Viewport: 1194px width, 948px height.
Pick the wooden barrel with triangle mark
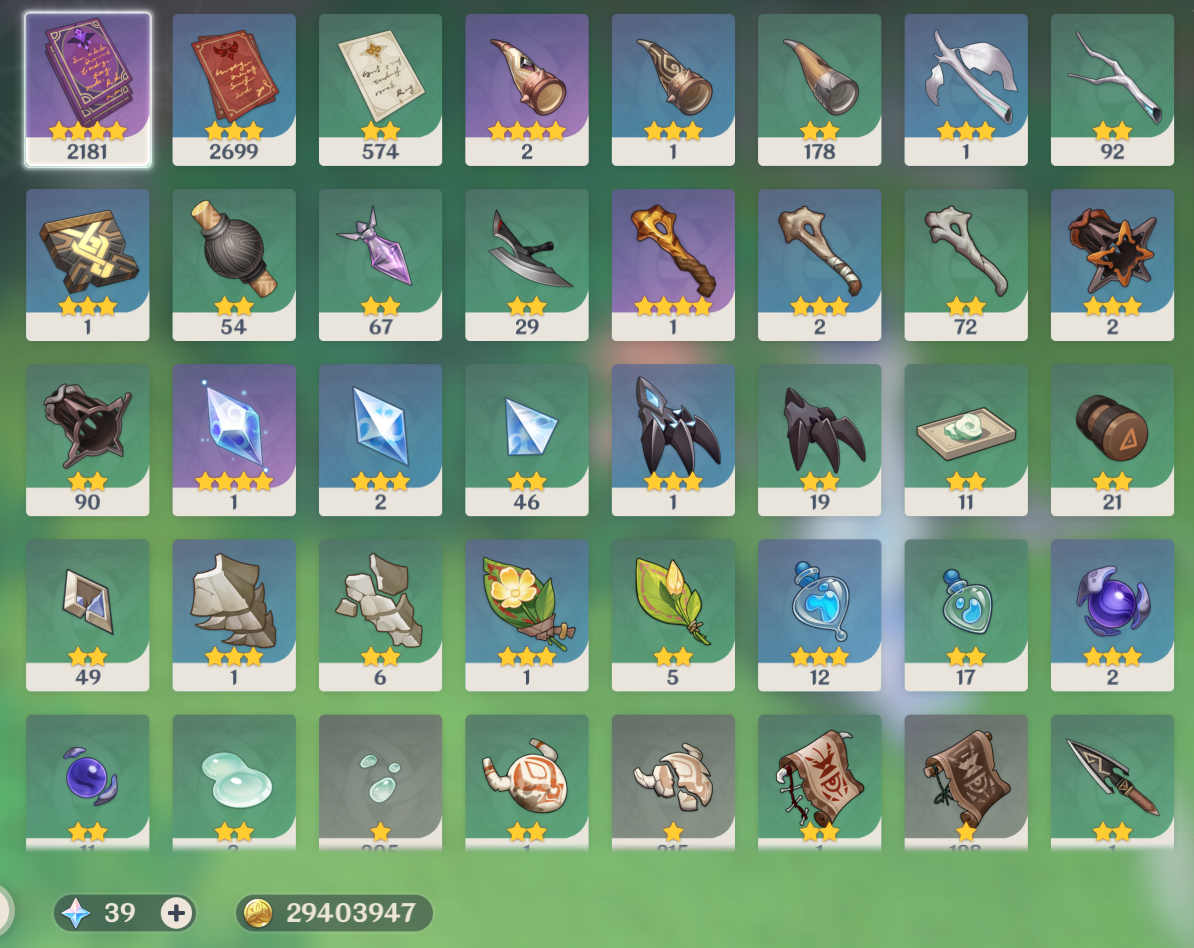[x=1112, y=438]
